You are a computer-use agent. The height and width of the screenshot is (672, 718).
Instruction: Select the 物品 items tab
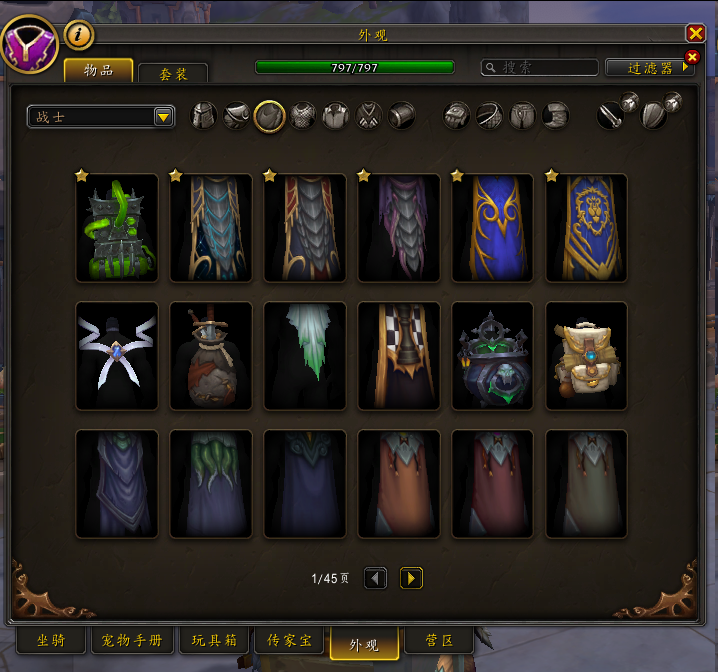pyautogui.click(x=98, y=70)
